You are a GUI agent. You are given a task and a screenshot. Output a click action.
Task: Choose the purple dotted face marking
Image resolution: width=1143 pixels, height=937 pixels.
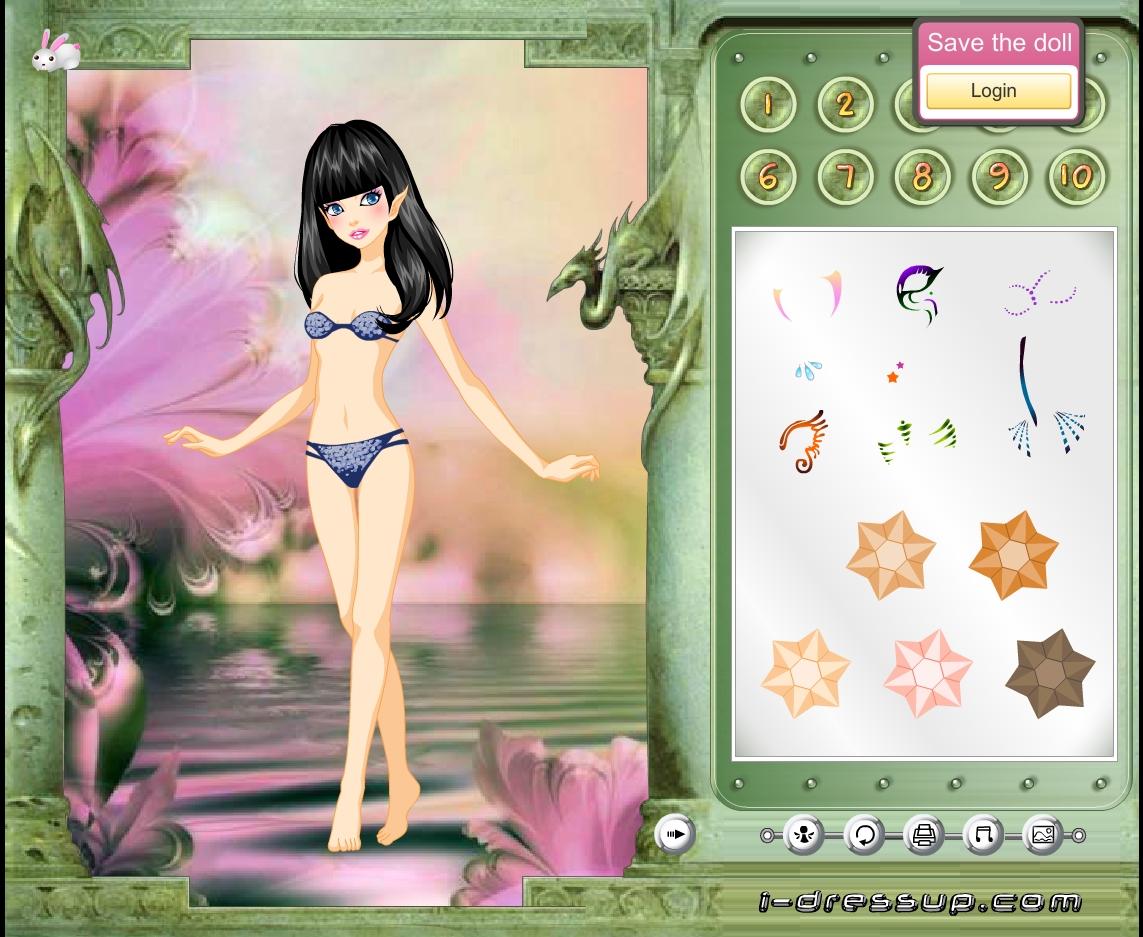tap(1039, 293)
